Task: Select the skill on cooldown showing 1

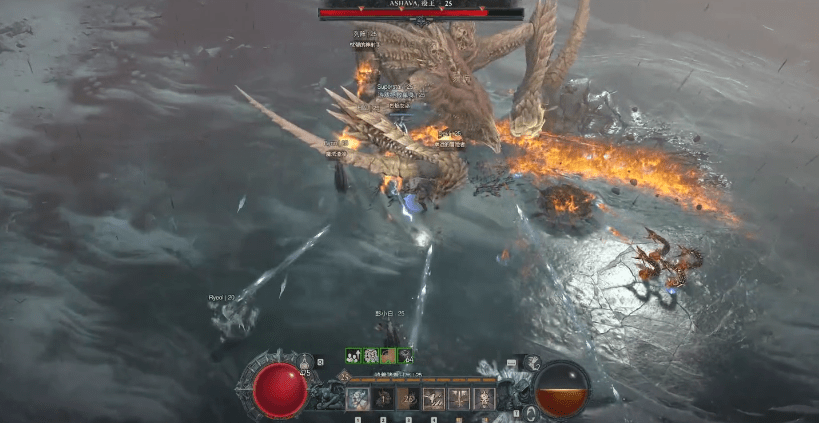Action: (382, 398)
